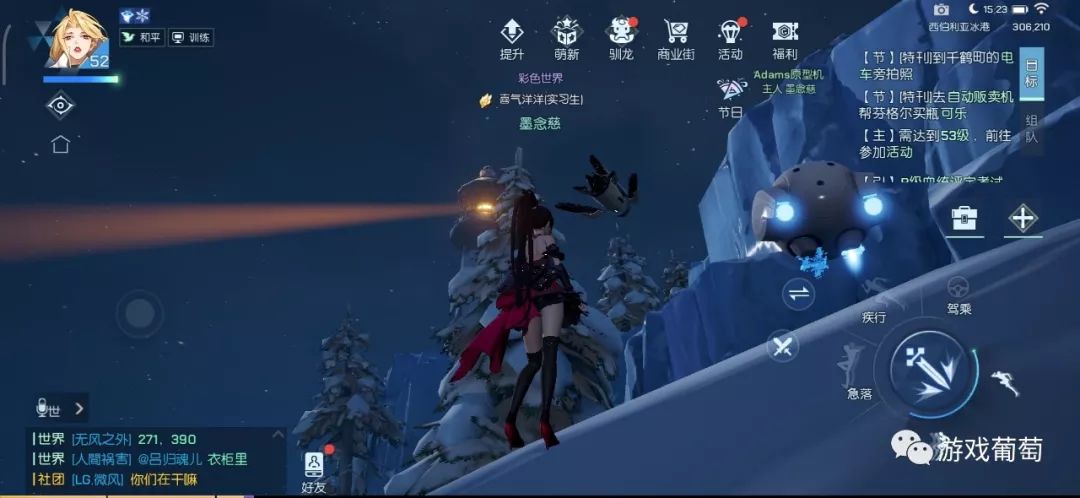Expand the chat channel arrow
This screenshot has height=498, width=1080.
pyautogui.click(x=79, y=408)
